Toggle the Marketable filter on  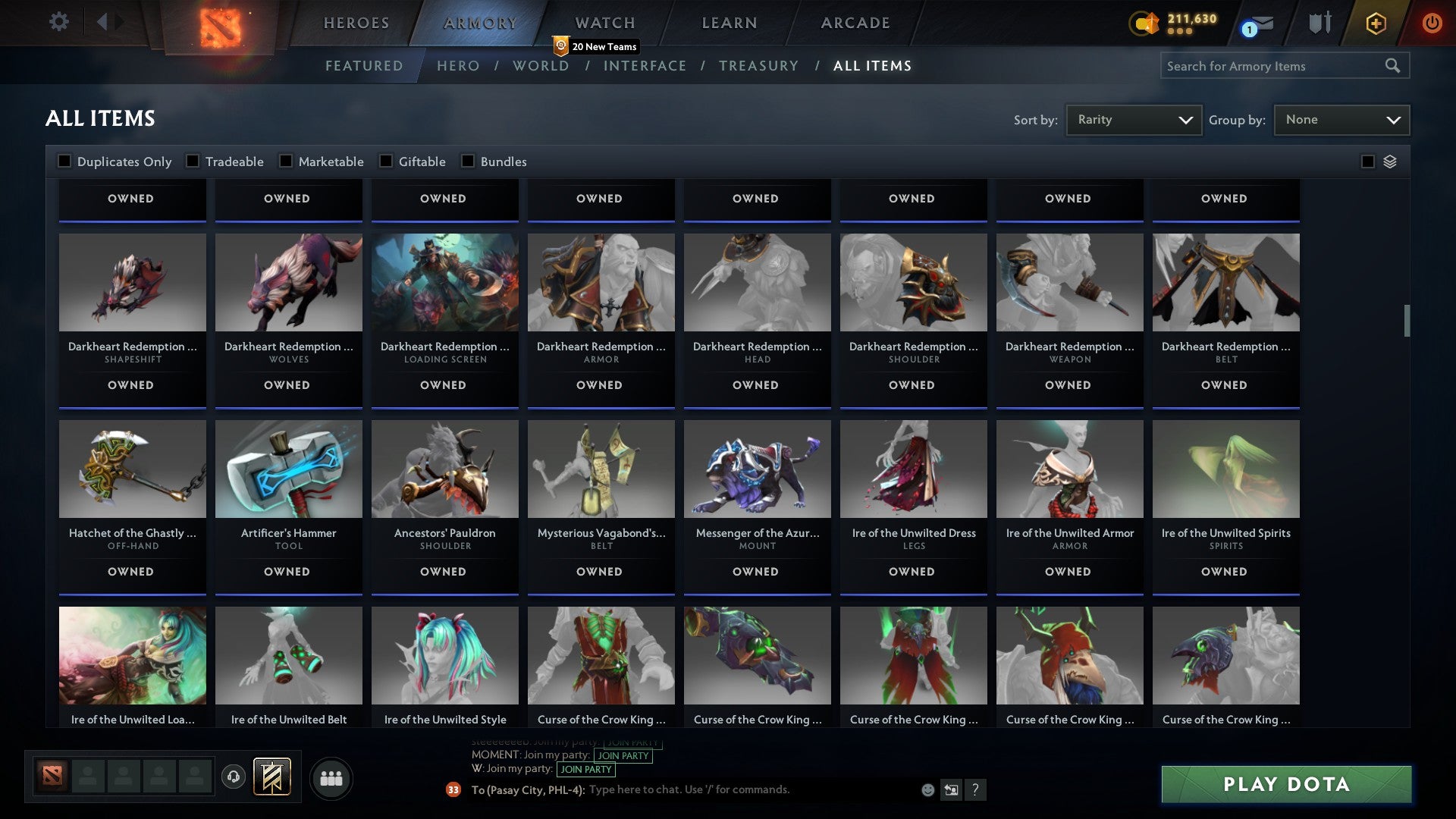point(285,161)
